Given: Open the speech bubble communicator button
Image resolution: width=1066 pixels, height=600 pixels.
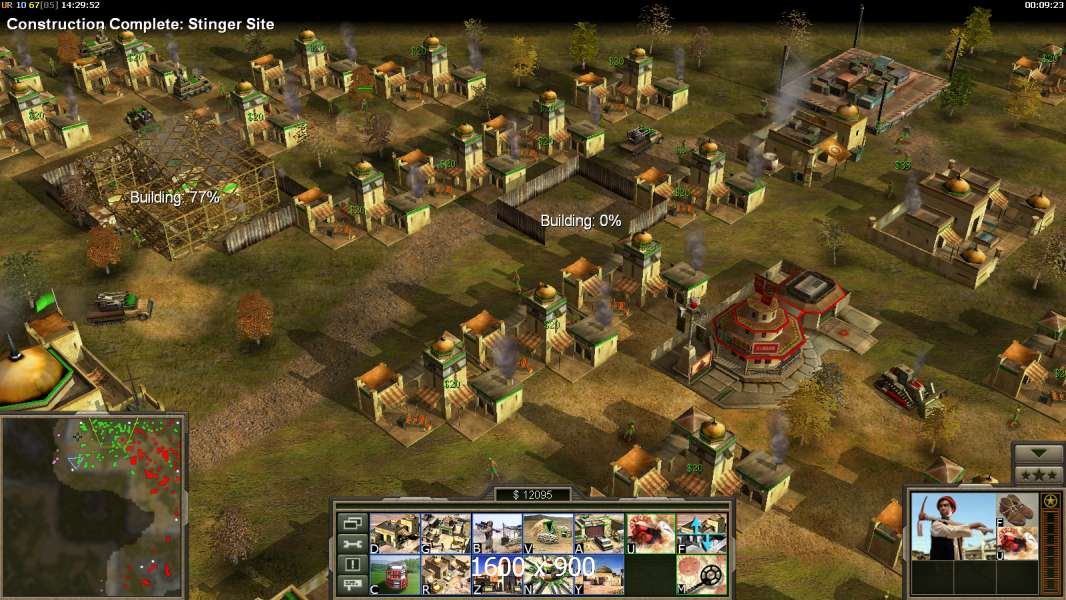Looking at the screenshot, I should [351, 586].
